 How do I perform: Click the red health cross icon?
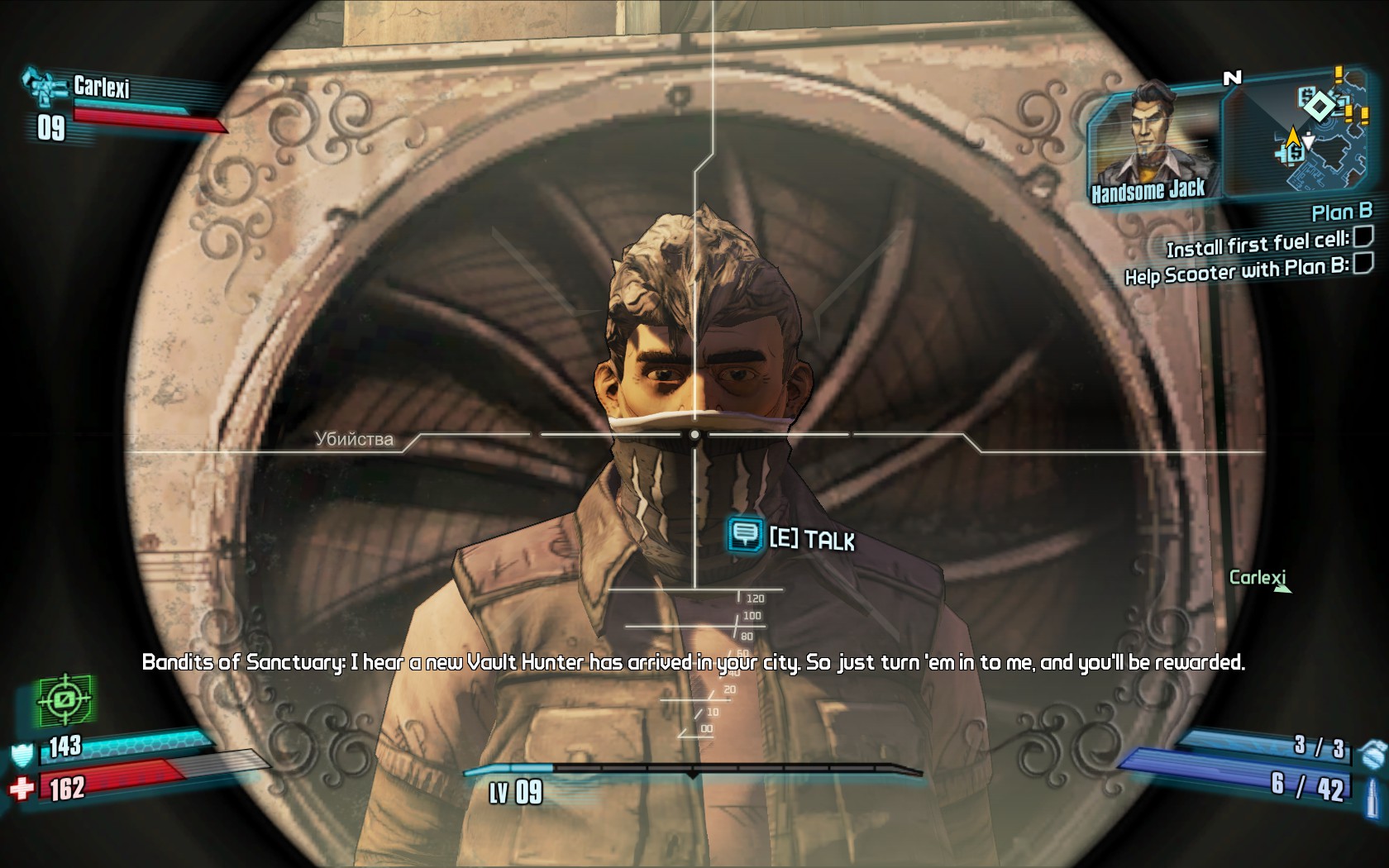pyautogui.click(x=22, y=789)
